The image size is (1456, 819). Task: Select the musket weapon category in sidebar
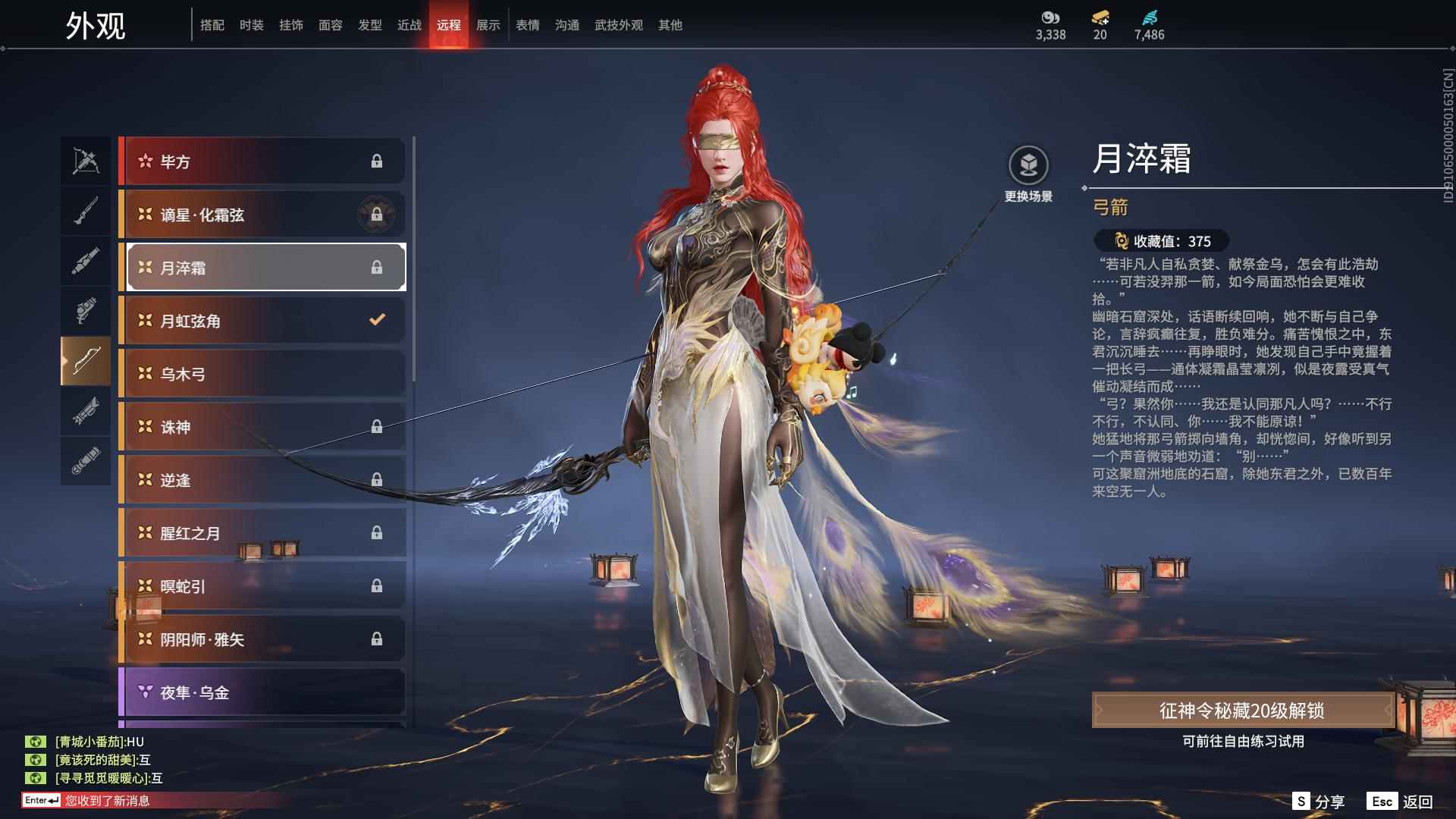(x=85, y=209)
